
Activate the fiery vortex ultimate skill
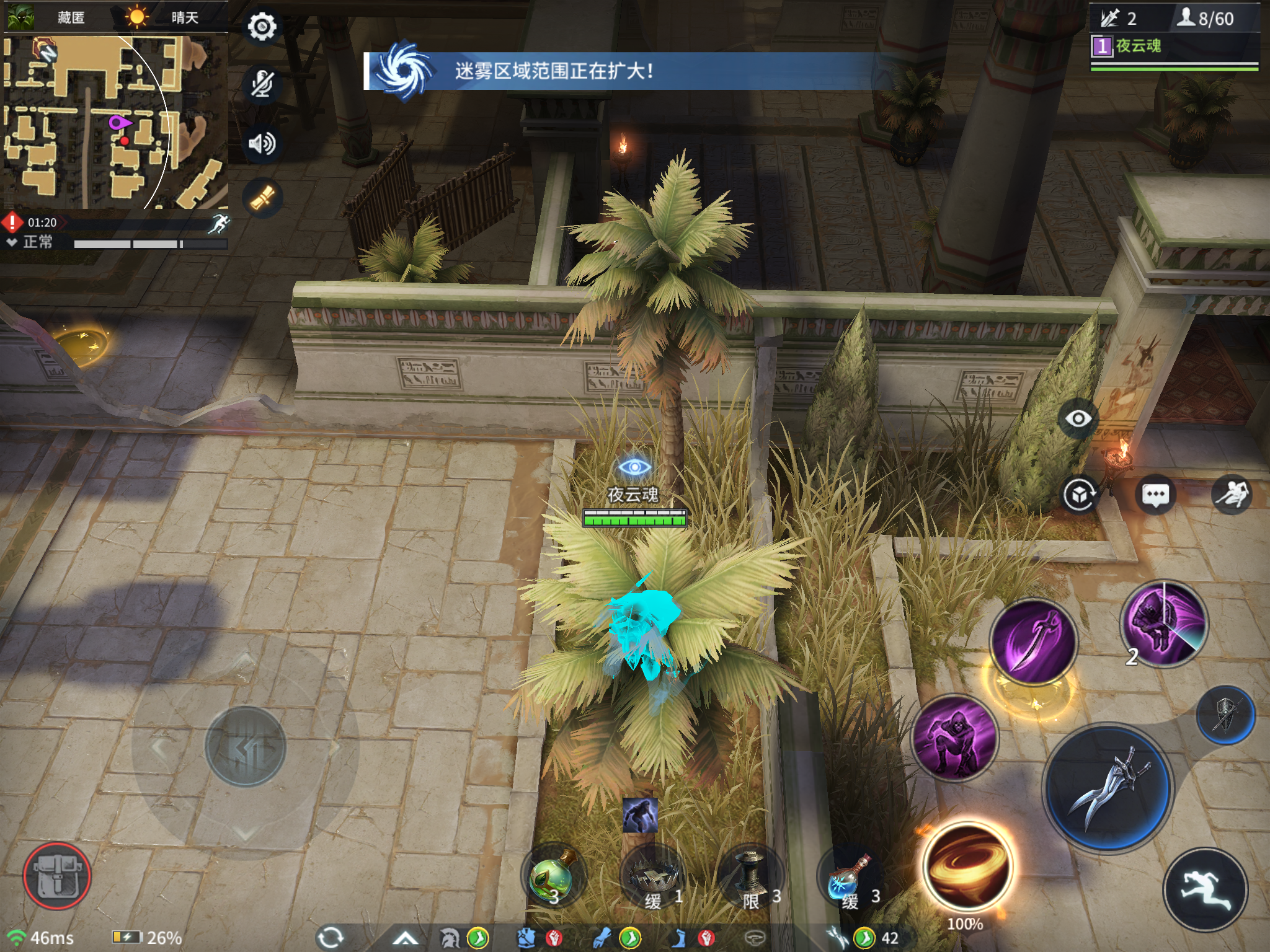(966, 868)
